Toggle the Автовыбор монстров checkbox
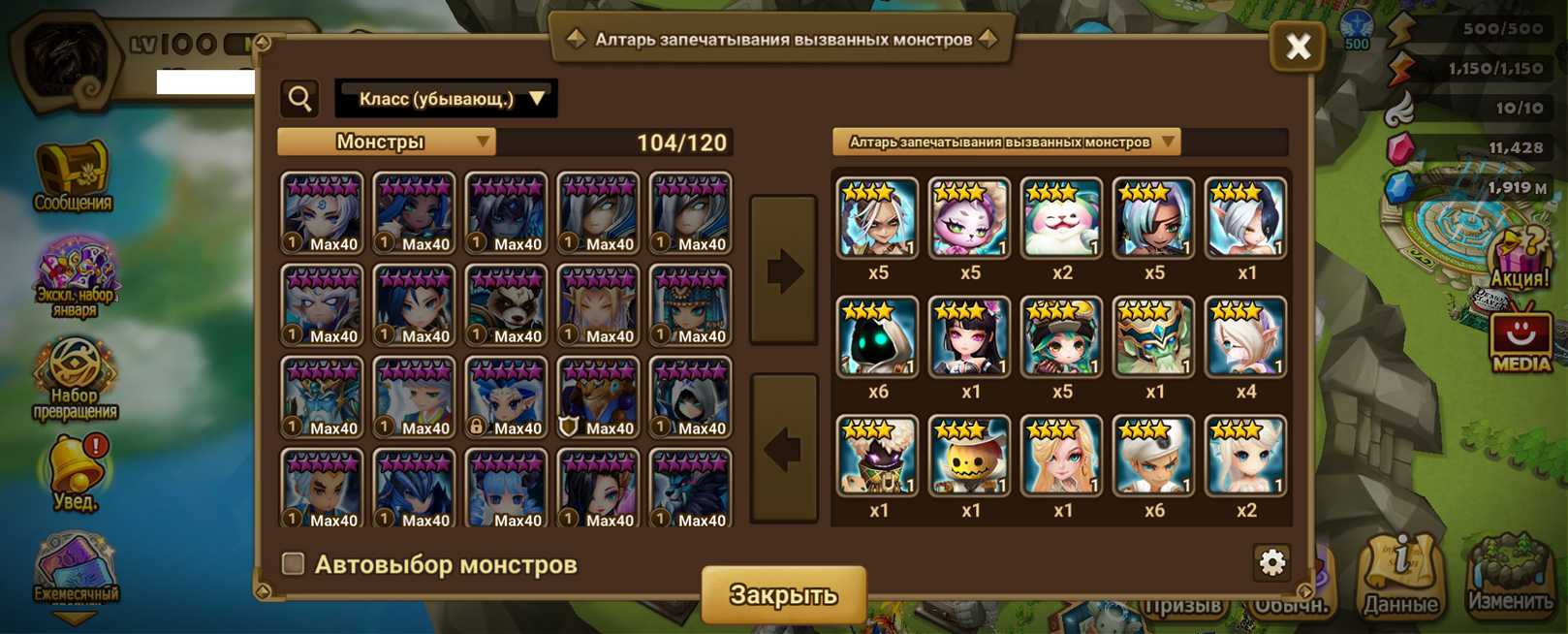This screenshot has width=1568, height=634. [x=293, y=563]
